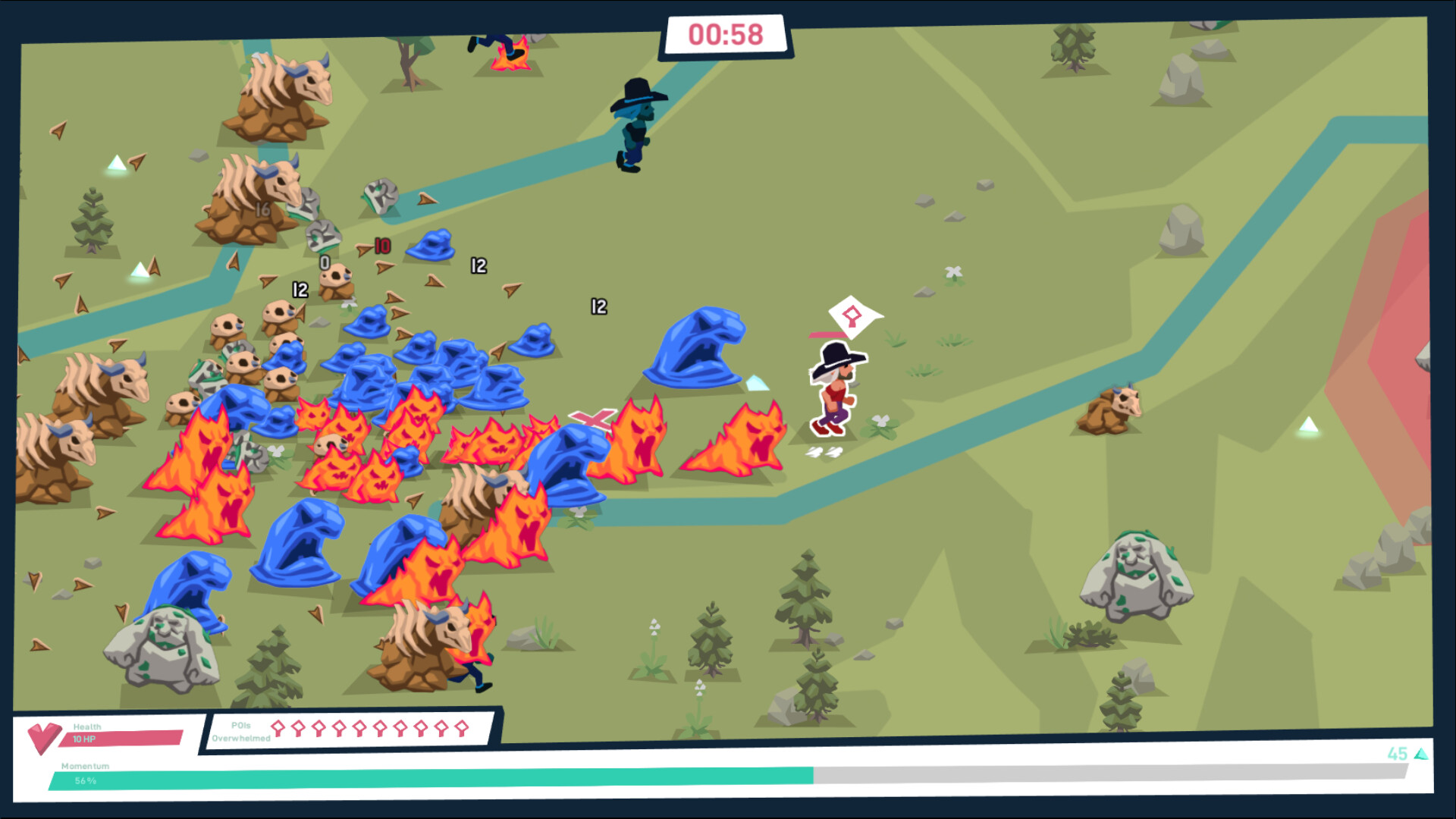Click the POIs Overwhelmed label
This screenshot has width=1456, height=819.
pos(241,730)
